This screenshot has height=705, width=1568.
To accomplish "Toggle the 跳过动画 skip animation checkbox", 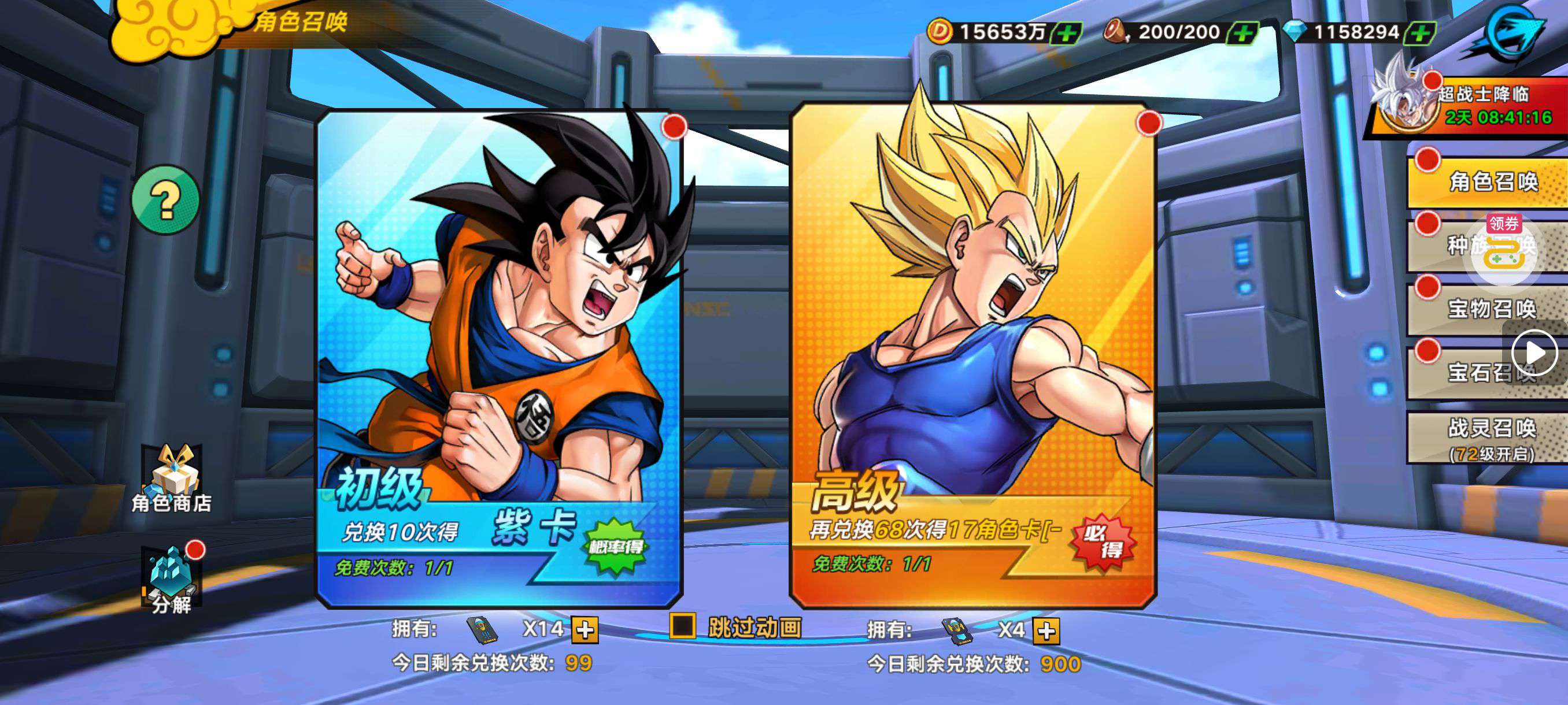I will coord(682,626).
